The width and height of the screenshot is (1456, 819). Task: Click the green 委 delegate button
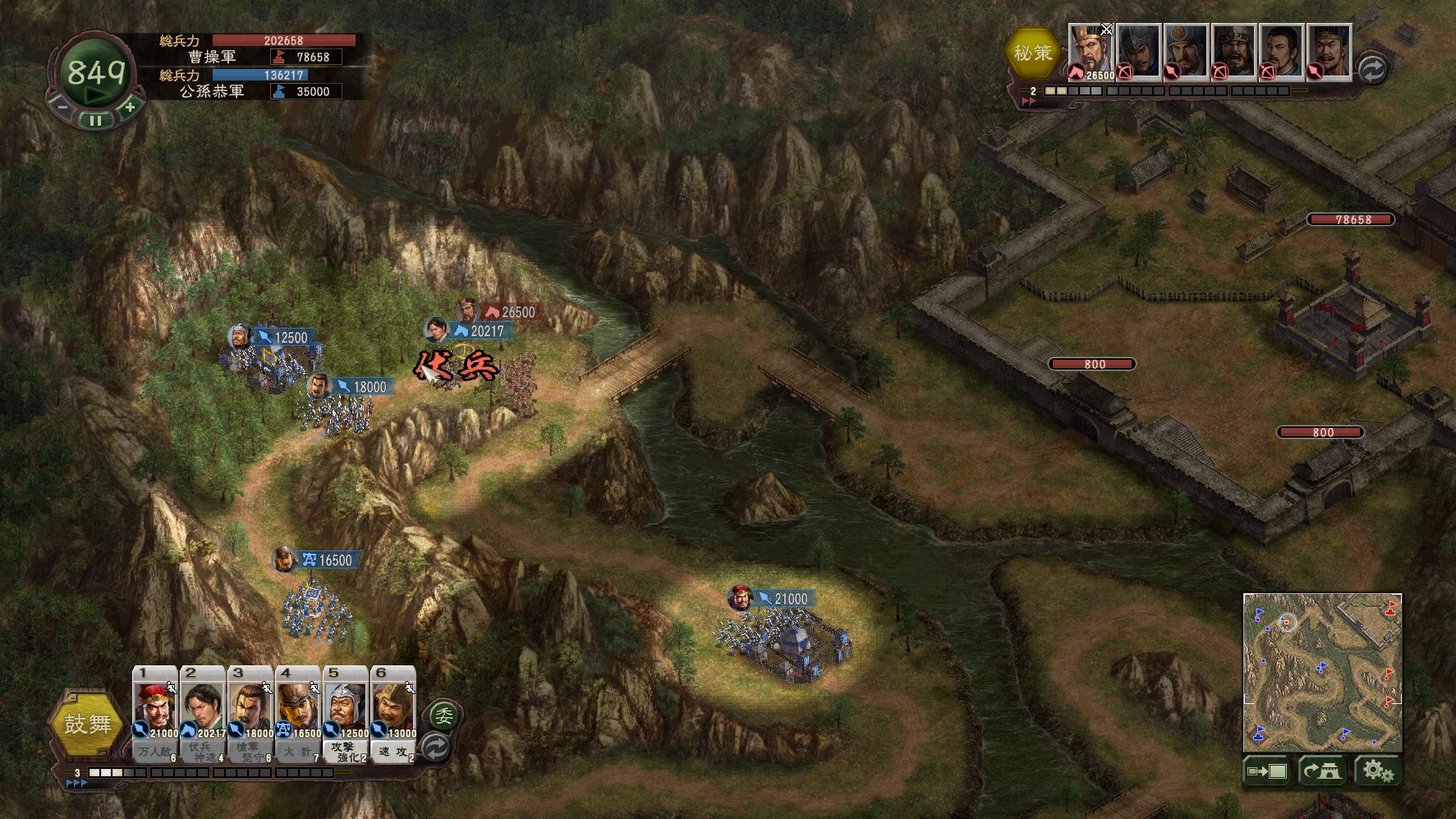(443, 715)
